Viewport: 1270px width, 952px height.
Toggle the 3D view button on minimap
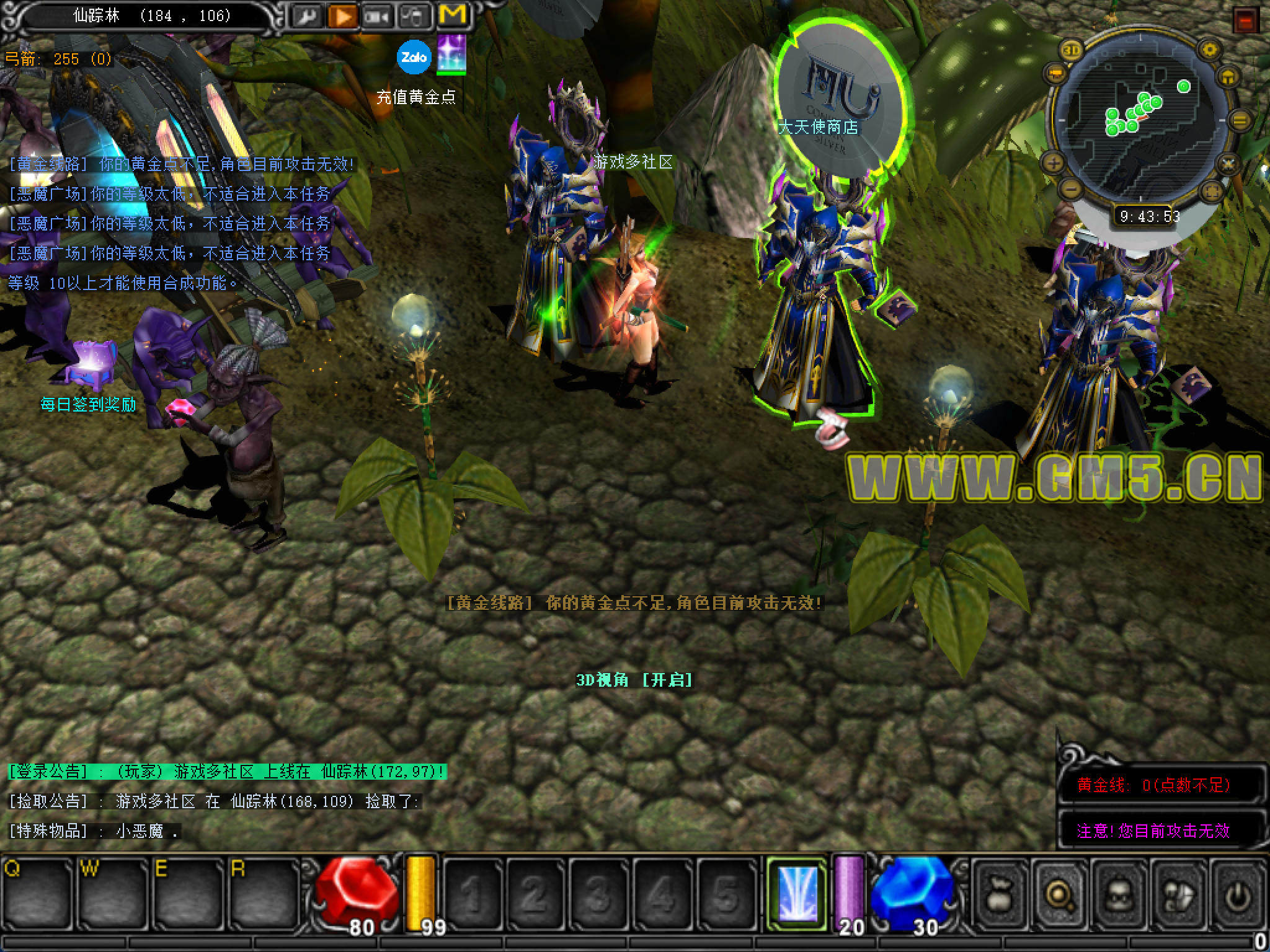tap(1071, 50)
